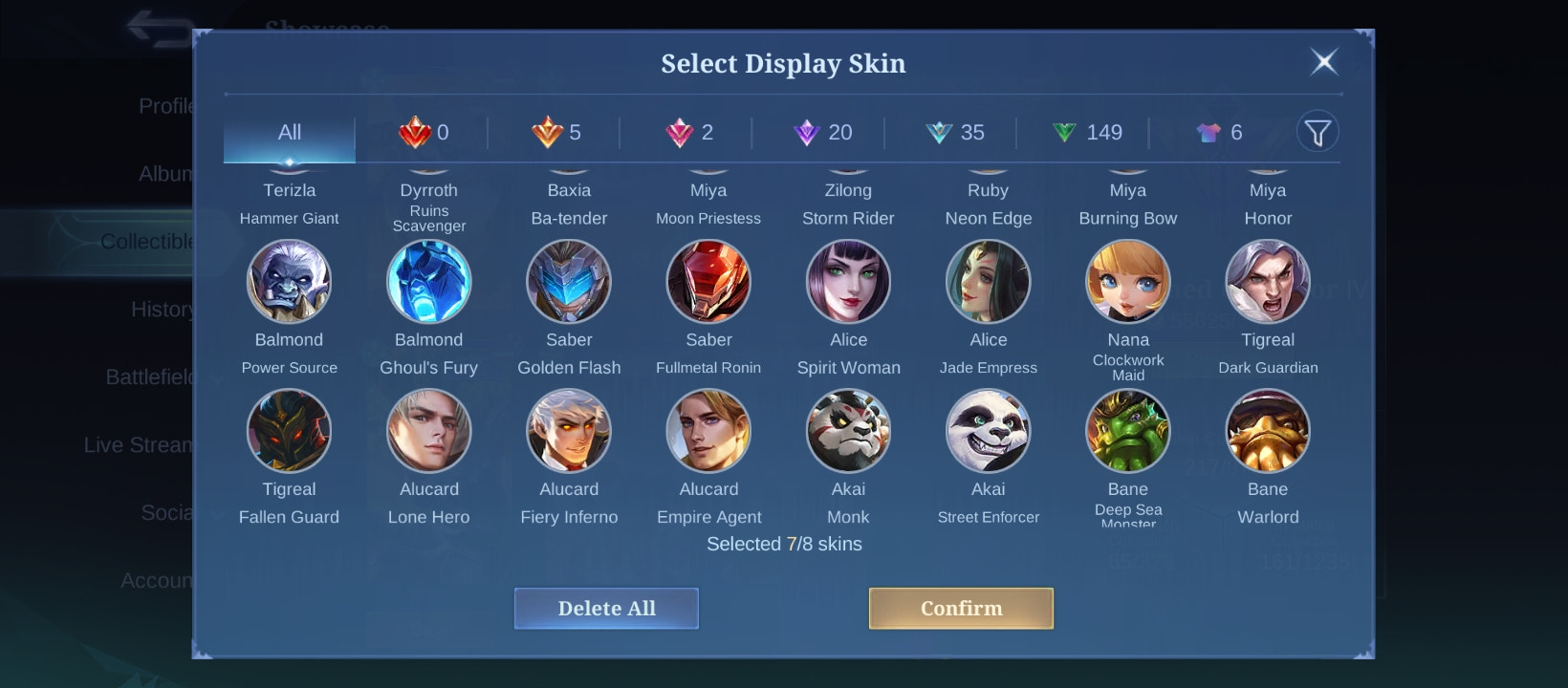Select Bane's Warlord skin
The width and height of the screenshot is (1568, 688).
(1268, 431)
